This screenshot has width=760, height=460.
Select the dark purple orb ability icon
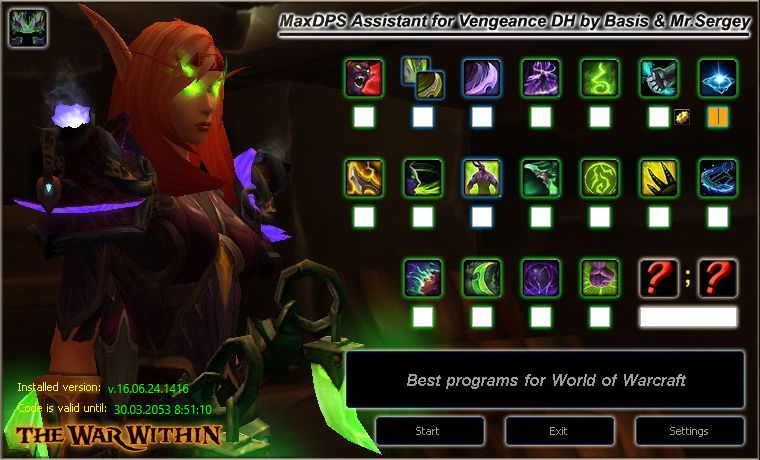(x=541, y=277)
